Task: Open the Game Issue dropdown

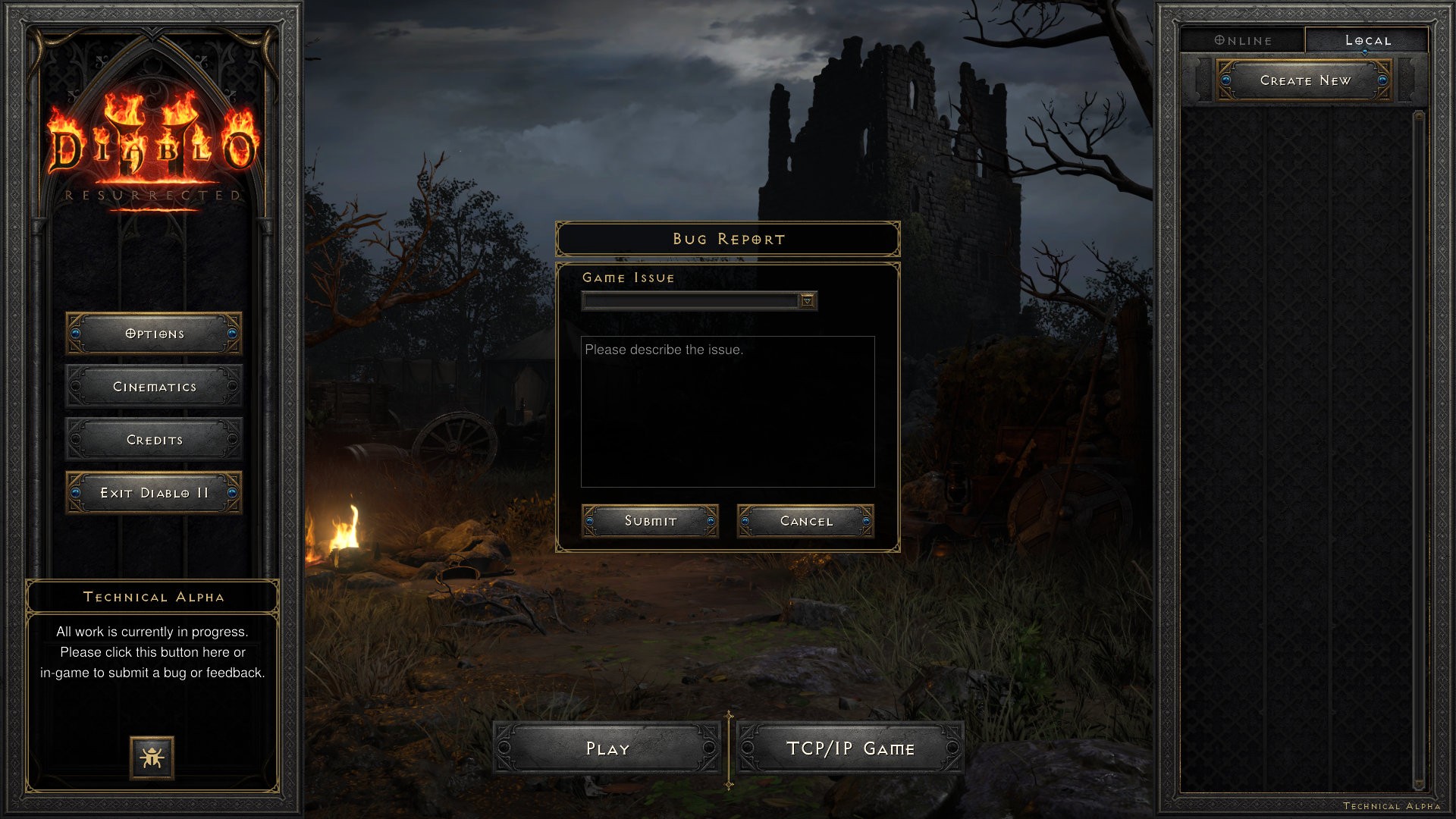Action: coord(808,301)
